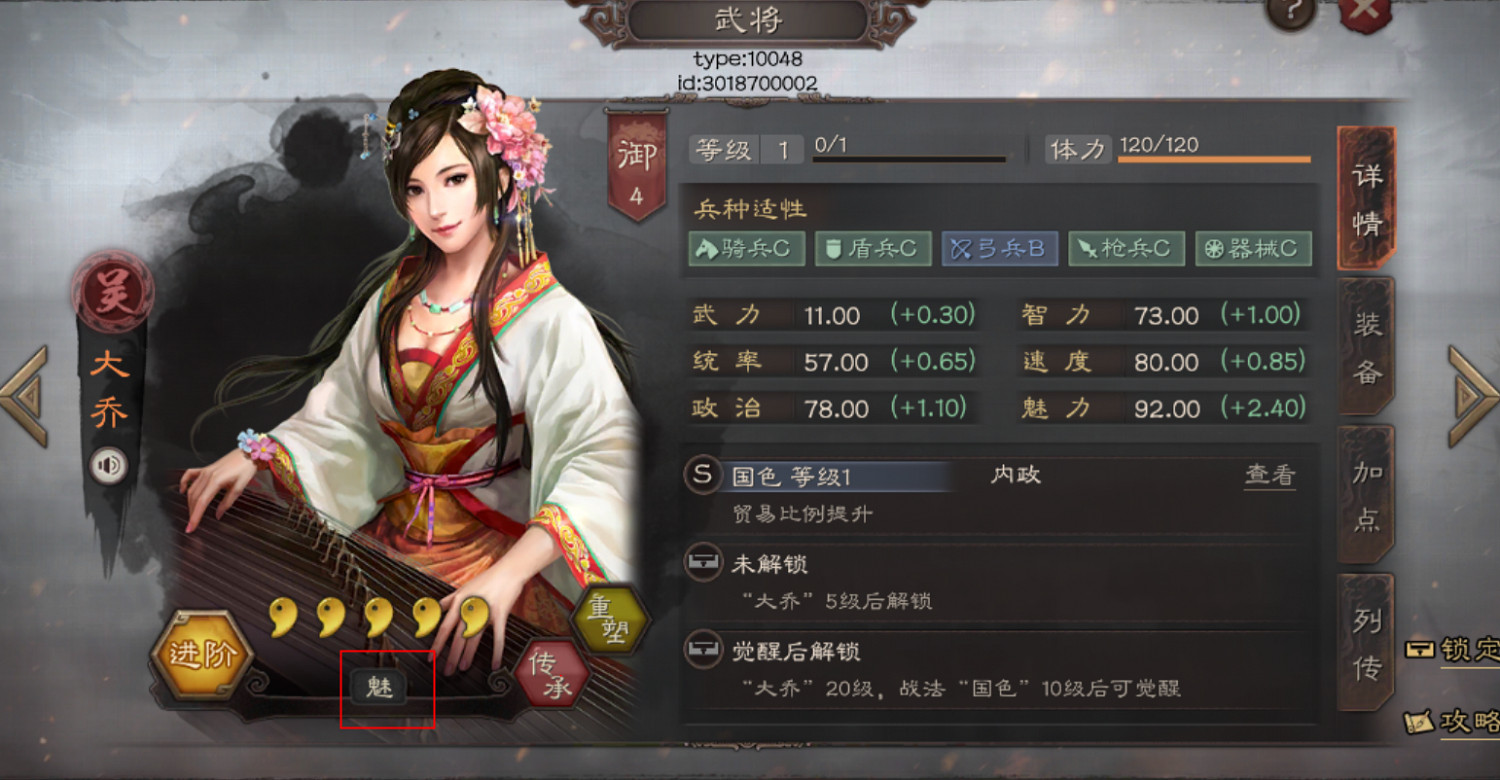Tap the 器械C siege machine icon

(x=1253, y=248)
